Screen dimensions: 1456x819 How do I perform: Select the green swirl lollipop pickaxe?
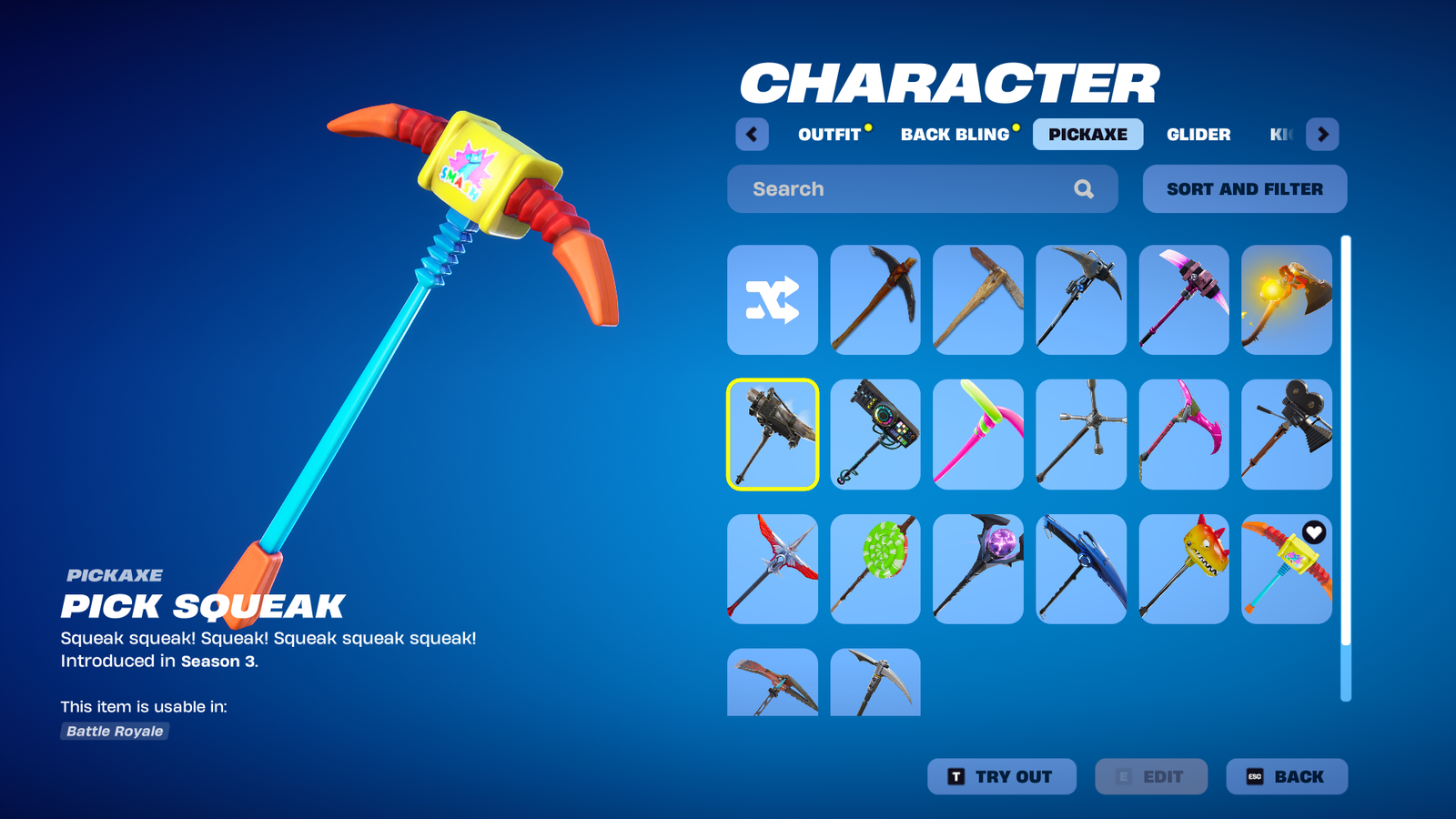pyautogui.click(x=875, y=569)
